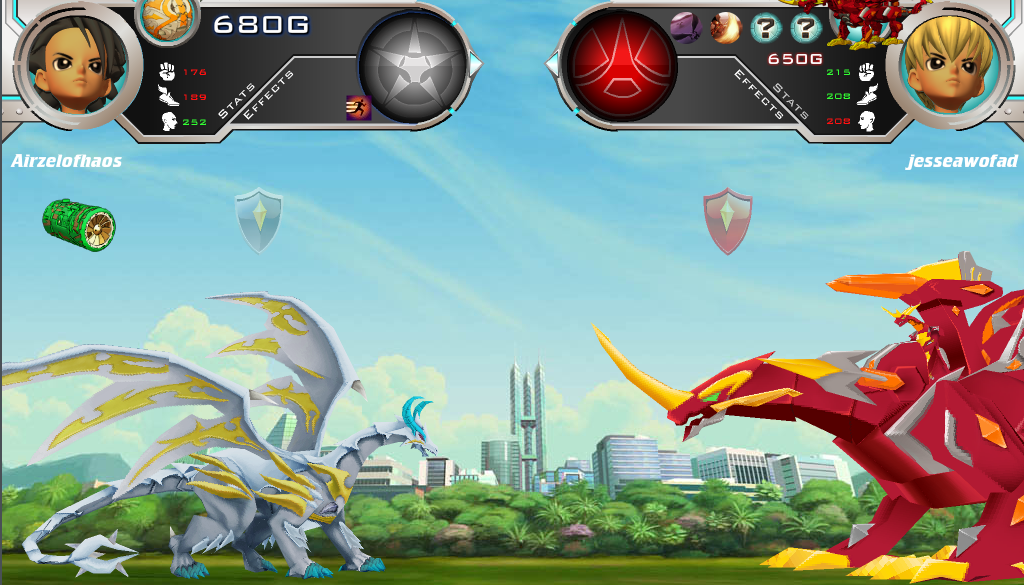Use the green battle gear cylinder
This screenshot has height=585, width=1024.
click(x=79, y=225)
